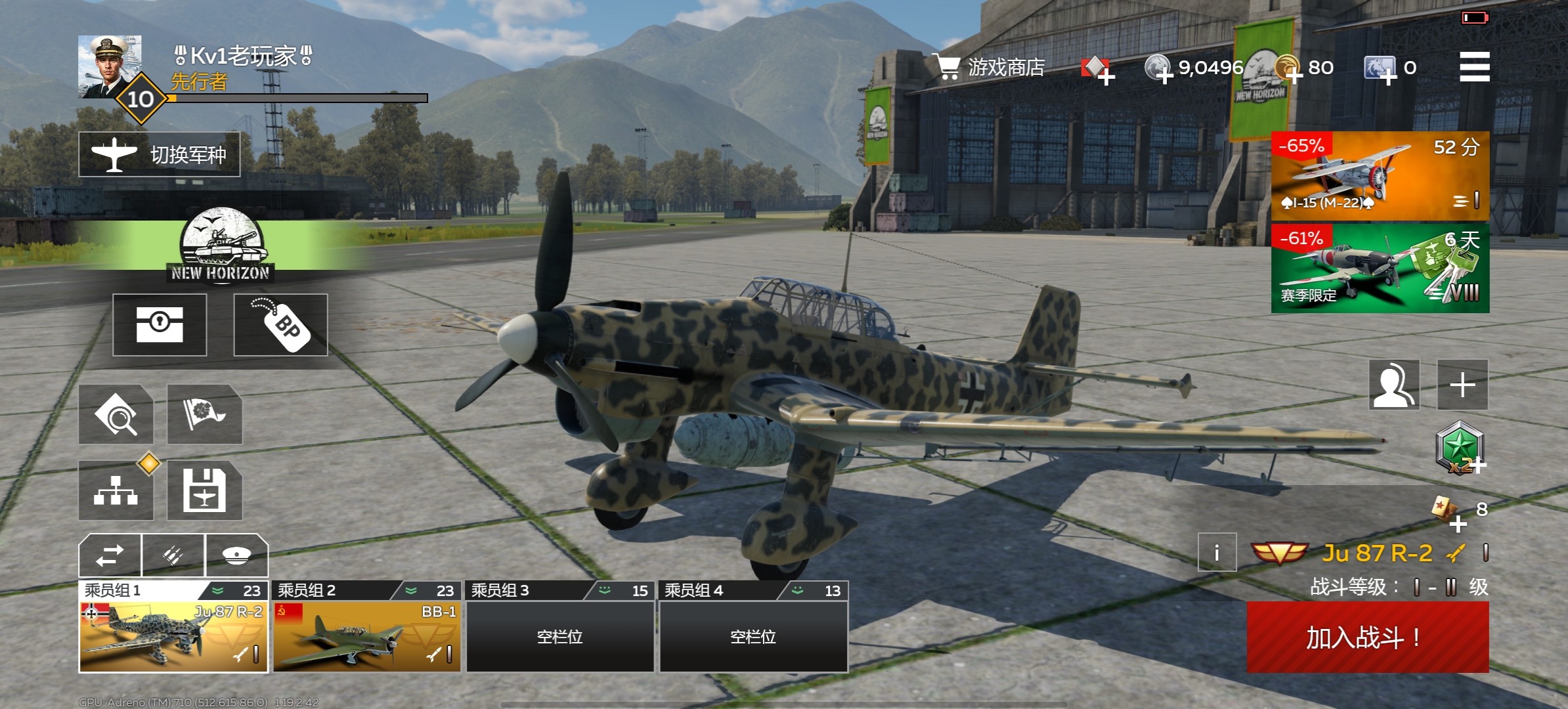Open the I-15 (M-22) discount offer
This screenshot has width=1568, height=709.
click(x=1379, y=175)
